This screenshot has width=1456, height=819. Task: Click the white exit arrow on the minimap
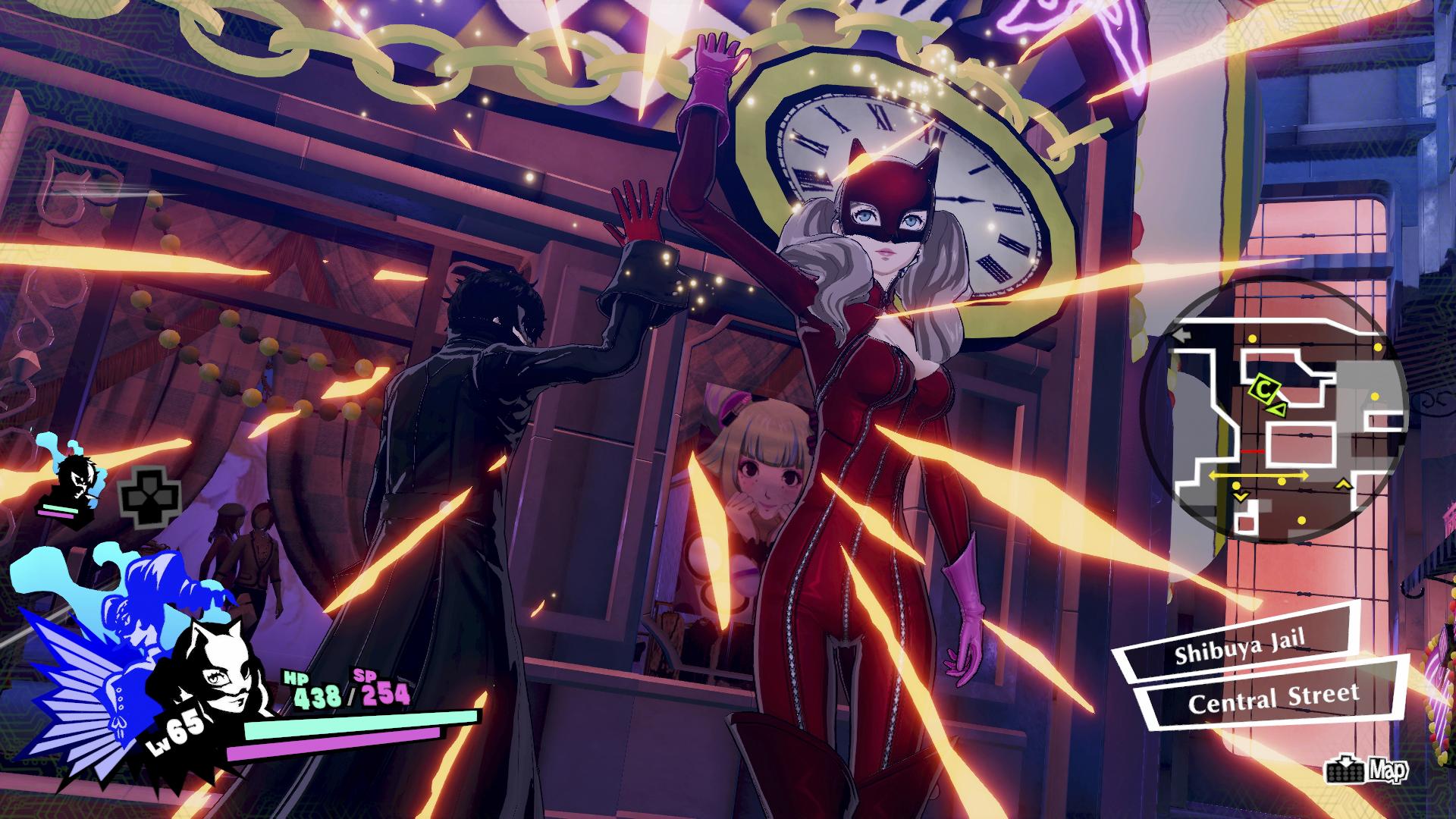click(1180, 334)
